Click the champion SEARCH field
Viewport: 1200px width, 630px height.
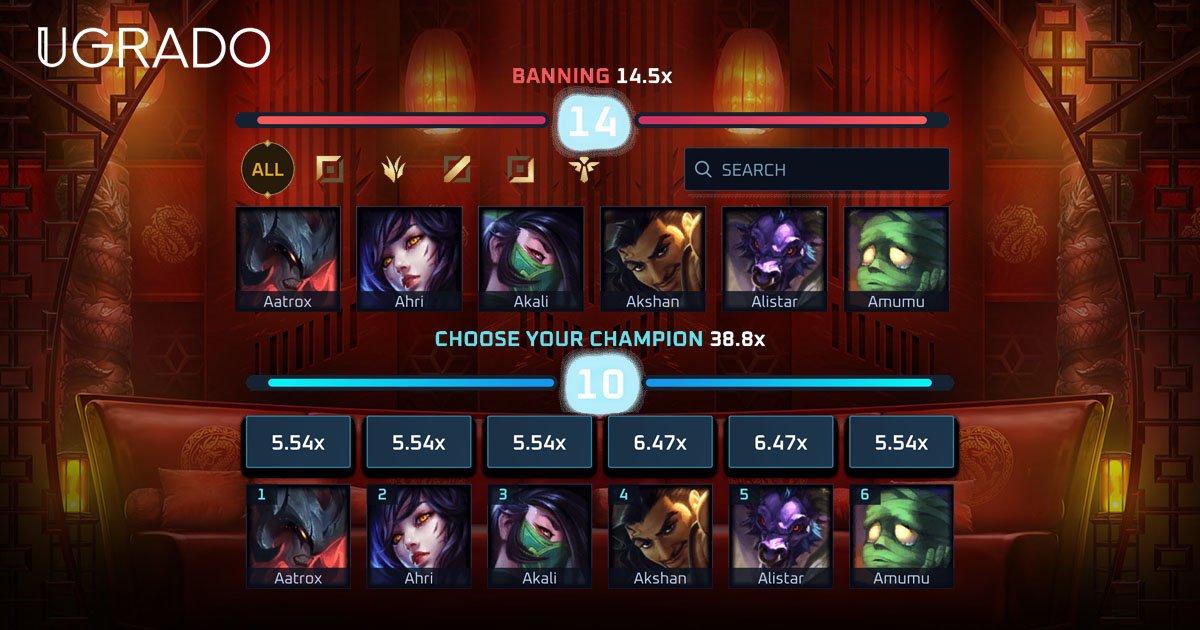pos(816,169)
